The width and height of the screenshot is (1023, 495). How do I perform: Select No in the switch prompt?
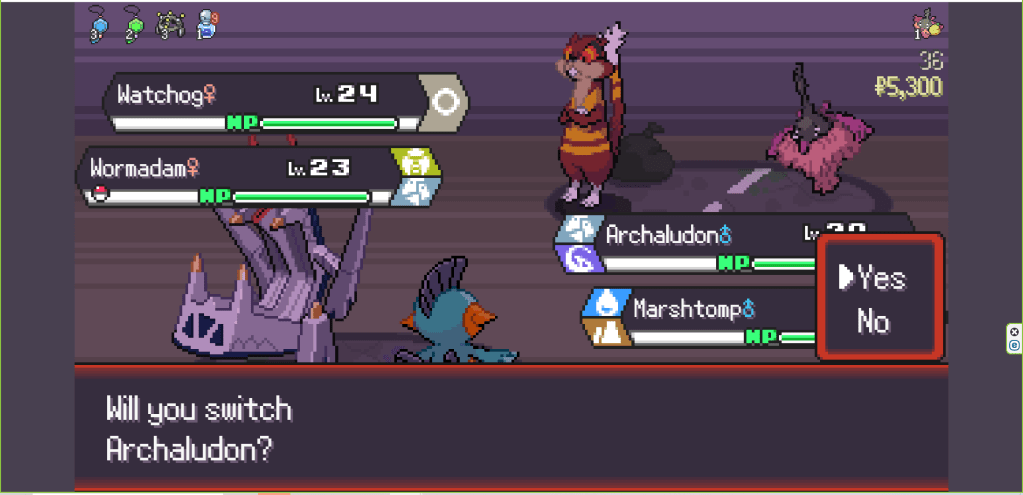[873, 321]
